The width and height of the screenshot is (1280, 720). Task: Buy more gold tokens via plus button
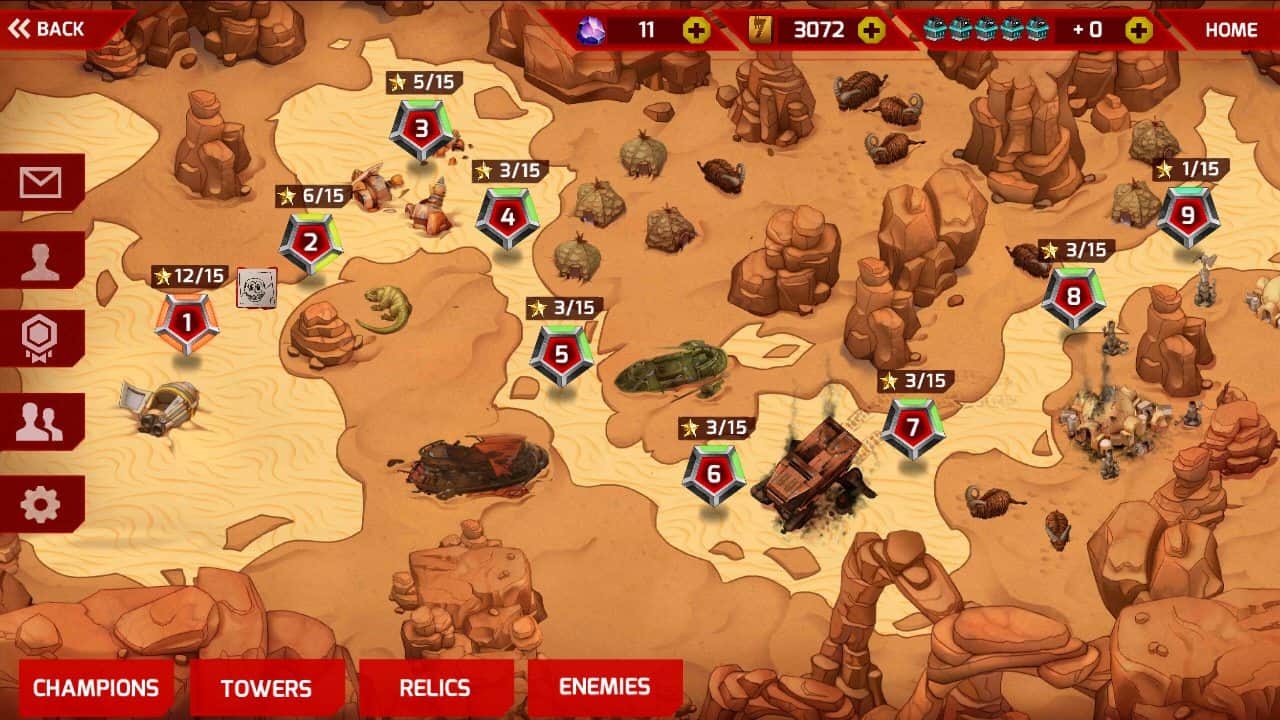coord(872,30)
